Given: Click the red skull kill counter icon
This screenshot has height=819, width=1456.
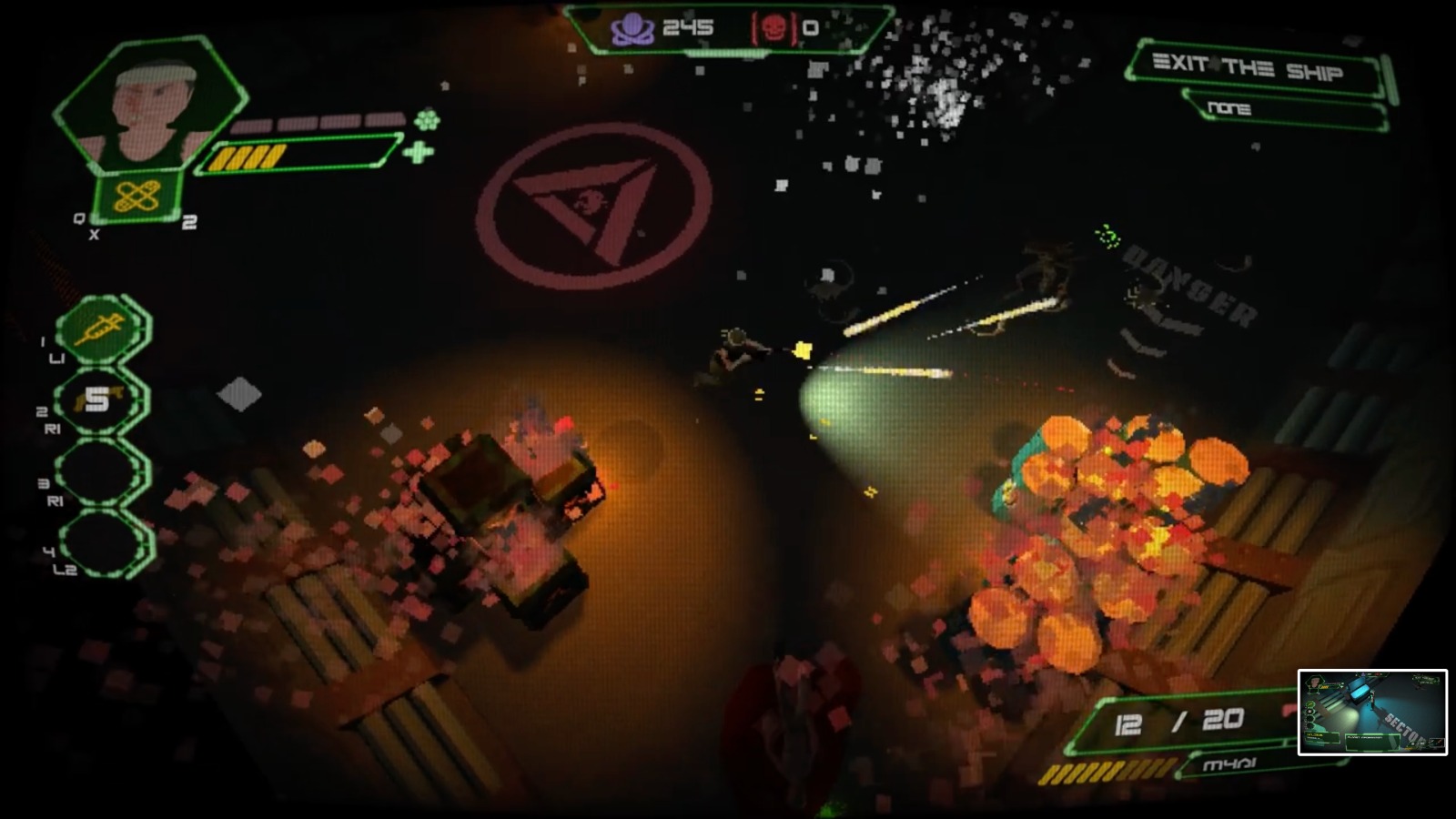Looking at the screenshot, I should point(774,26).
